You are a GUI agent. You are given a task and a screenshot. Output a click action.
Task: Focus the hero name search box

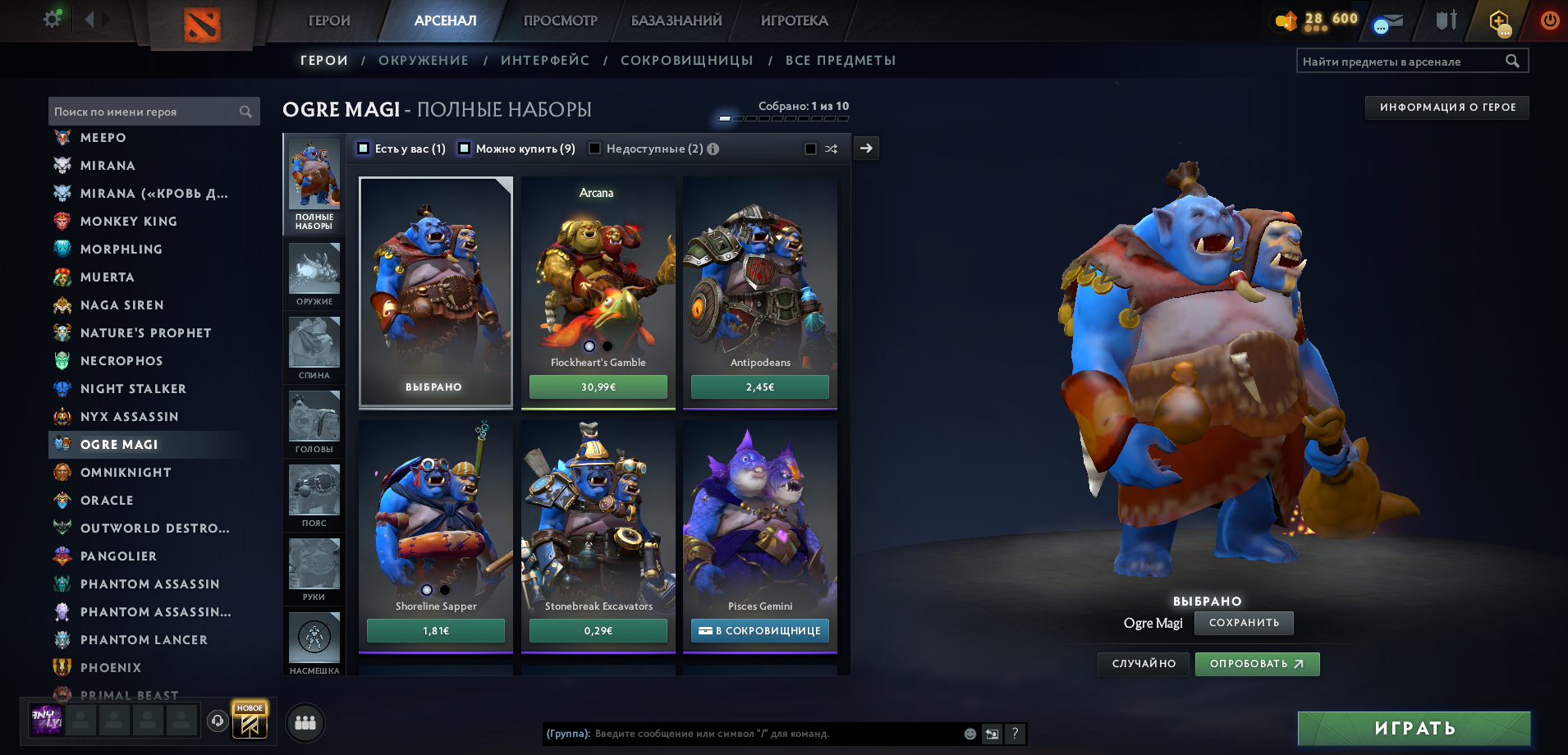pos(144,112)
